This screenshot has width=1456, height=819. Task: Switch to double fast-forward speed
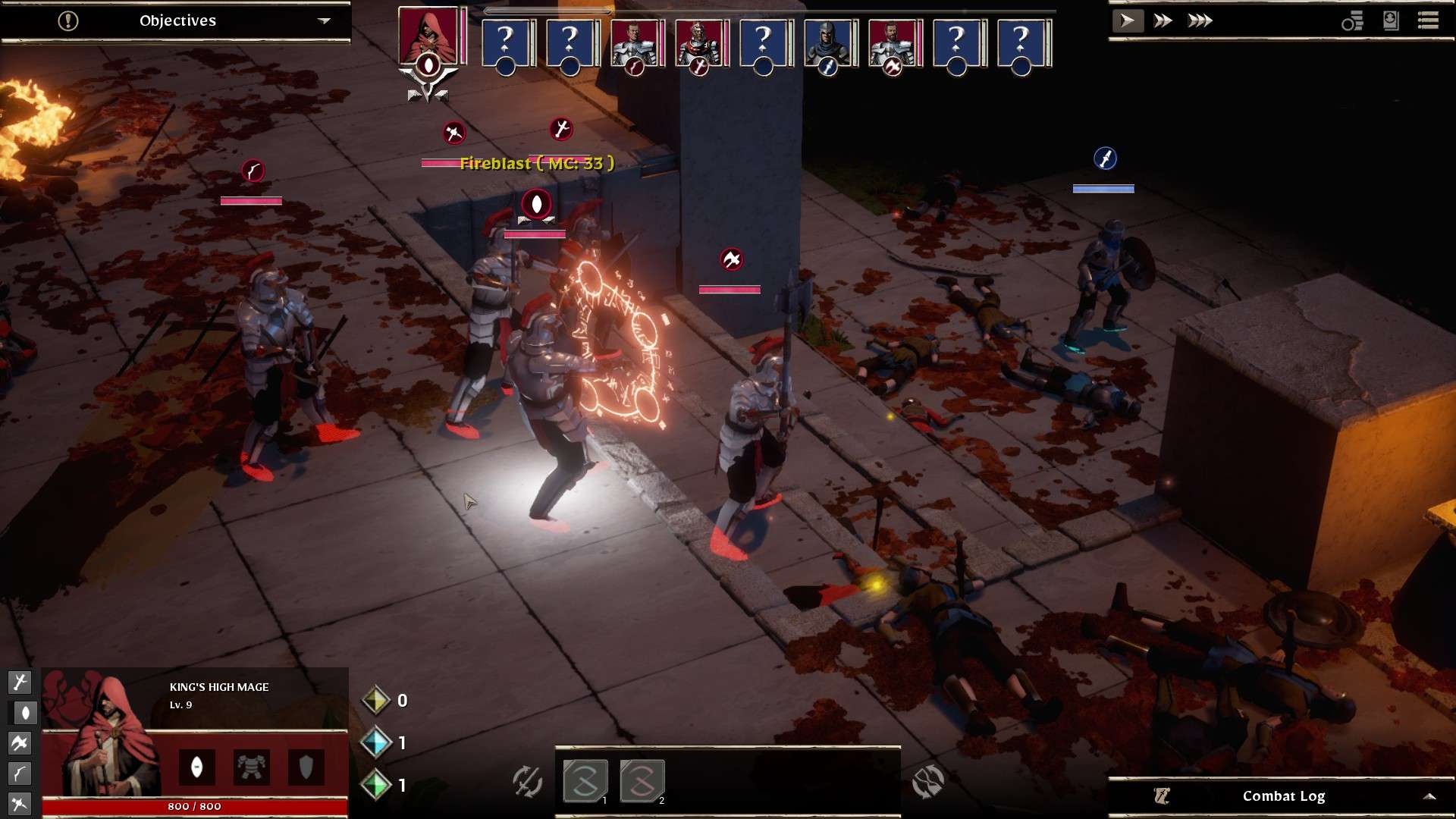coord(1163,20)
